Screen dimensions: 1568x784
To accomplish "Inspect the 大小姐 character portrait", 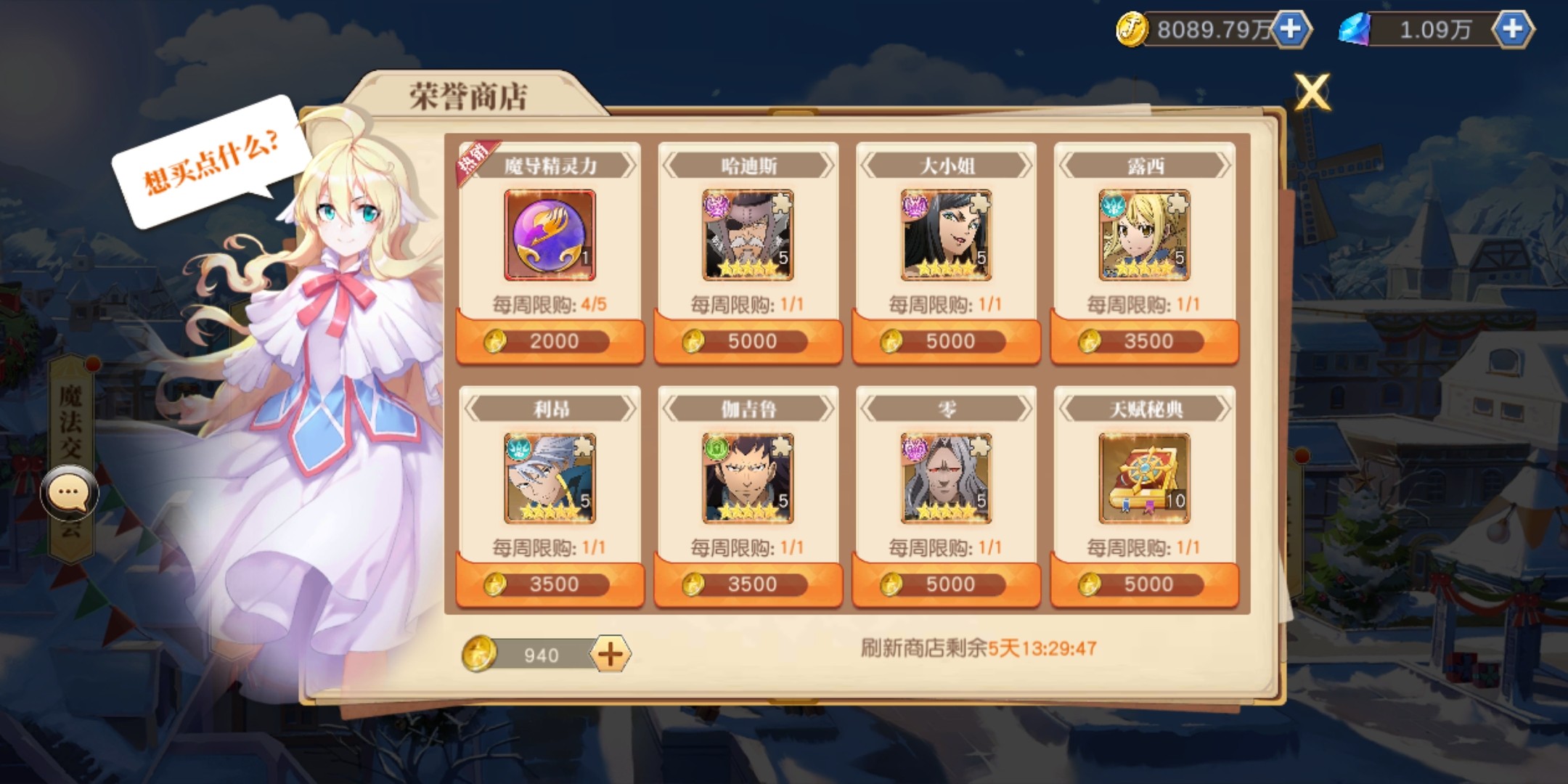I will (x=946, y=235).
